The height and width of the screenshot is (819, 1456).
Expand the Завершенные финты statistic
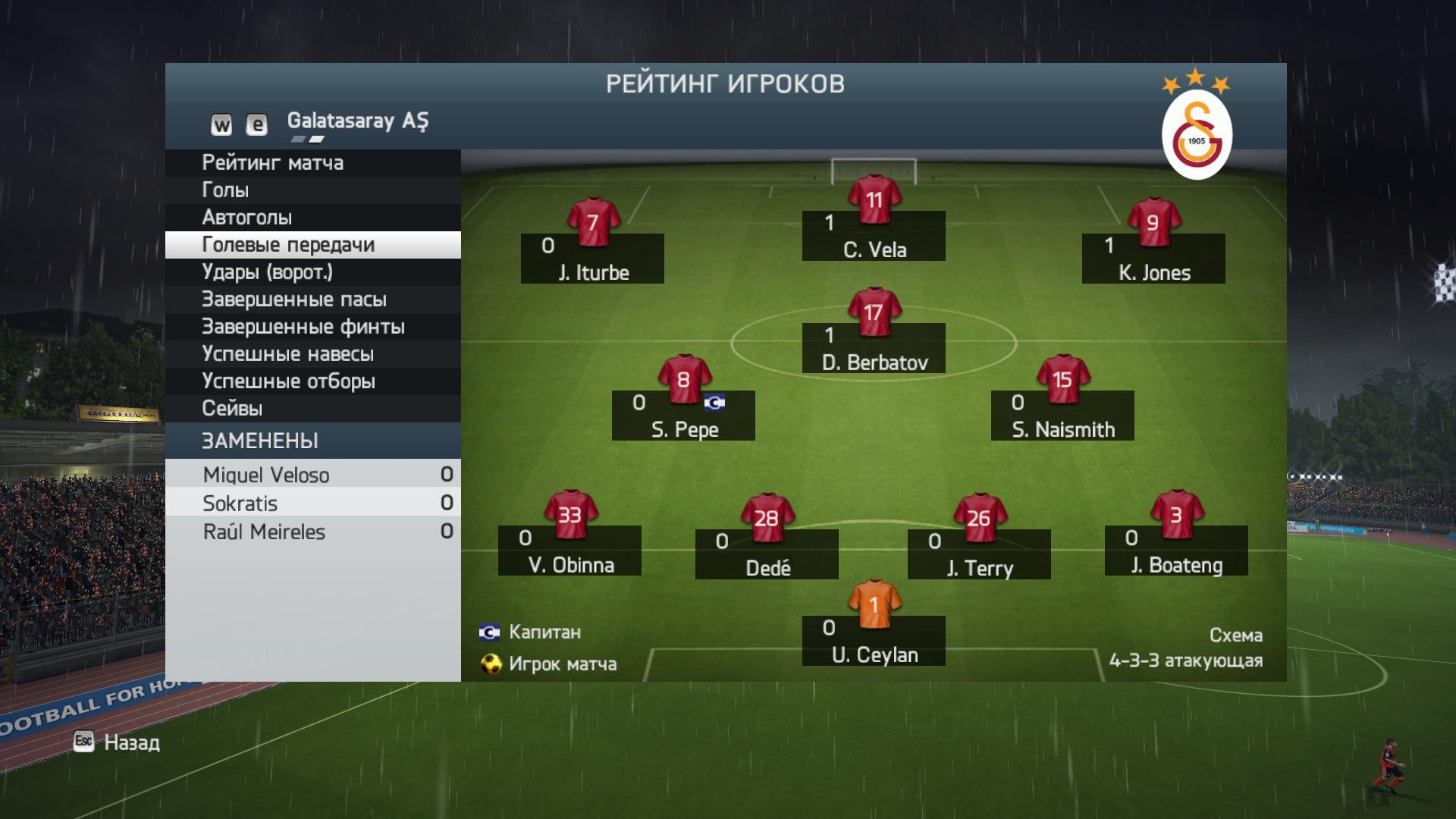[x=303, y=326]
